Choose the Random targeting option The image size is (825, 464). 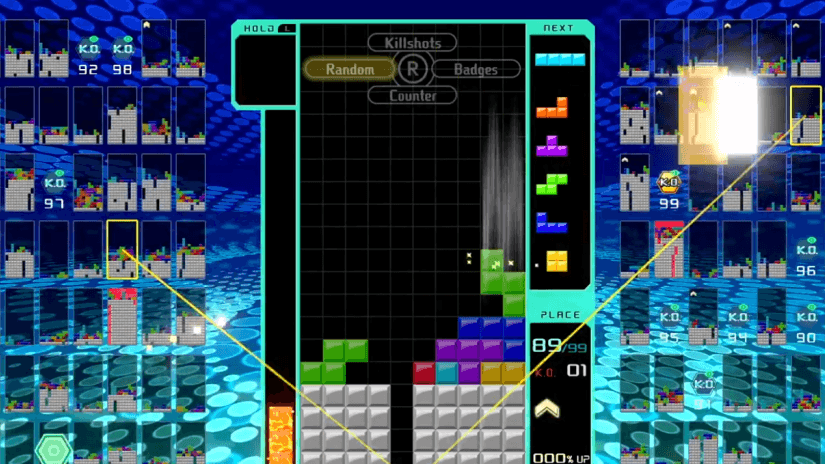coord(350,69)
